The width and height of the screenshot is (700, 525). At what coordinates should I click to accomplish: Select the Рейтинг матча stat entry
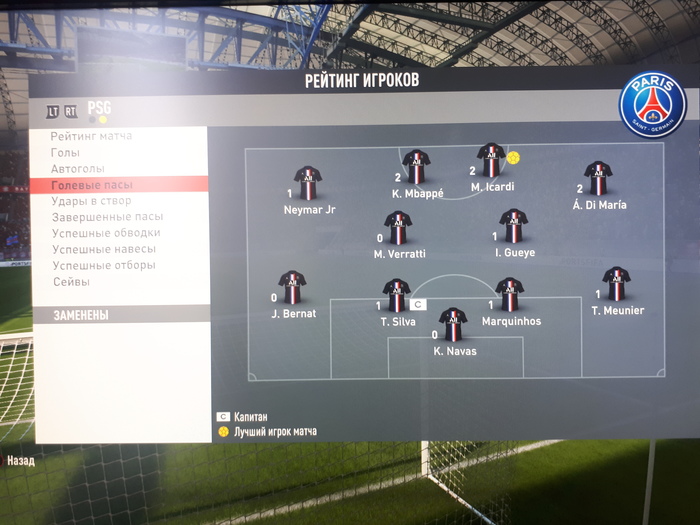(x=91, y=136)
